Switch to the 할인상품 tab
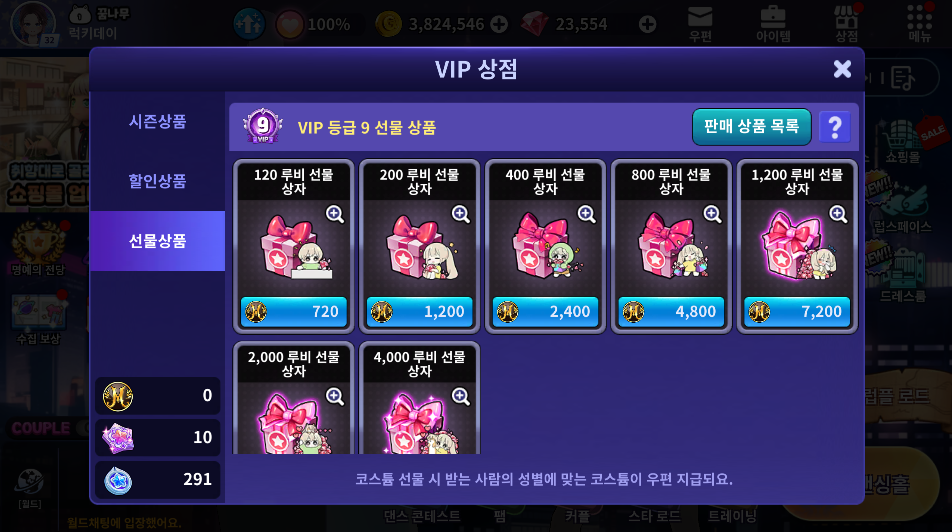This screenshot has width=952, height=532. [x=157, y=181]
